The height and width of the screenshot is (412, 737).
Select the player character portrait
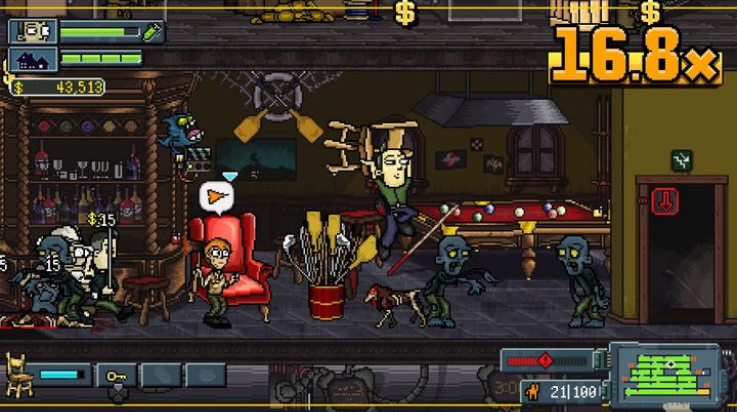click(33, 32)
